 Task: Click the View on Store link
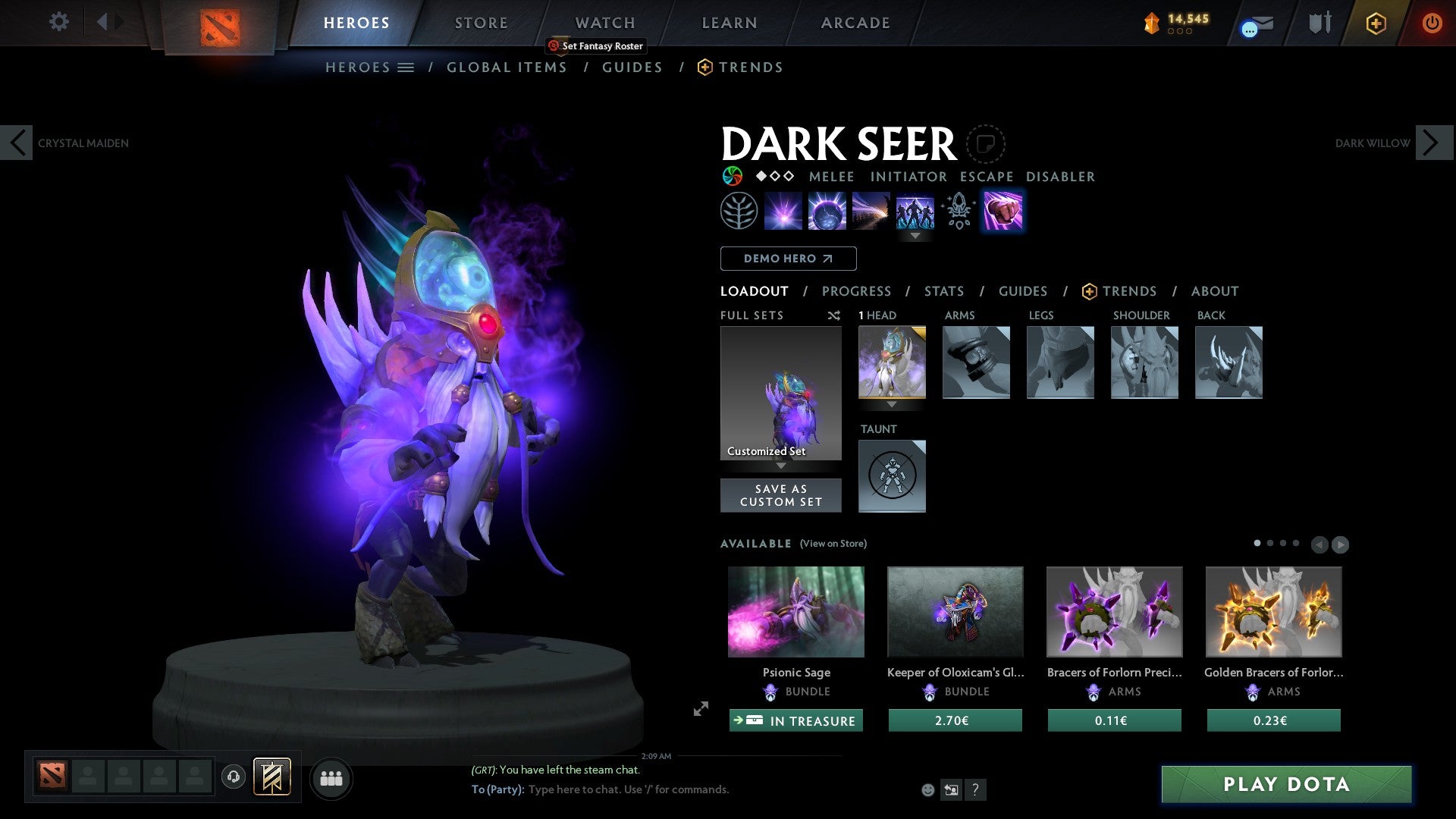pyautogui.click(x=833, y=544)
